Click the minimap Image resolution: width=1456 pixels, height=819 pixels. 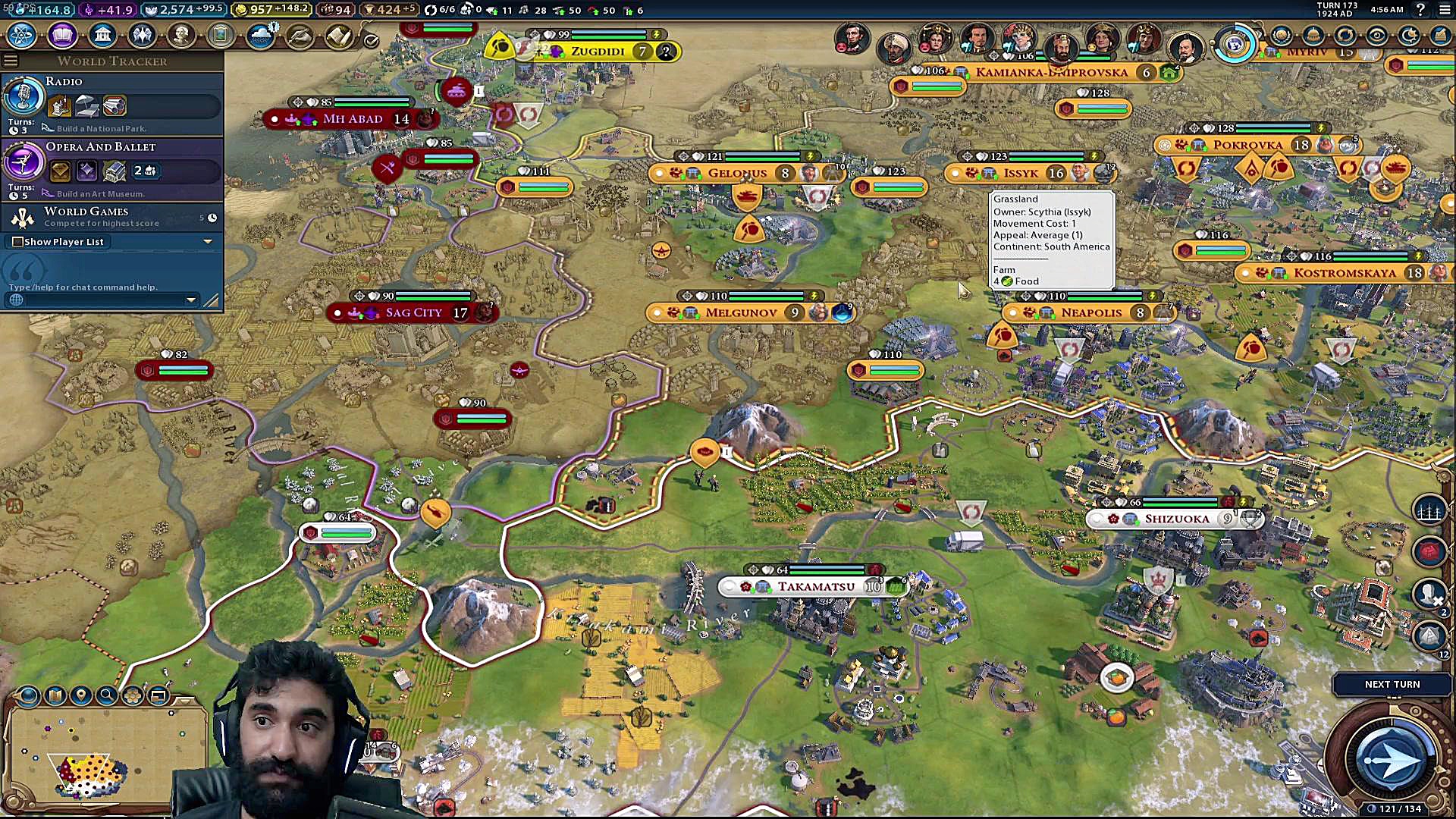coord(106,755)
